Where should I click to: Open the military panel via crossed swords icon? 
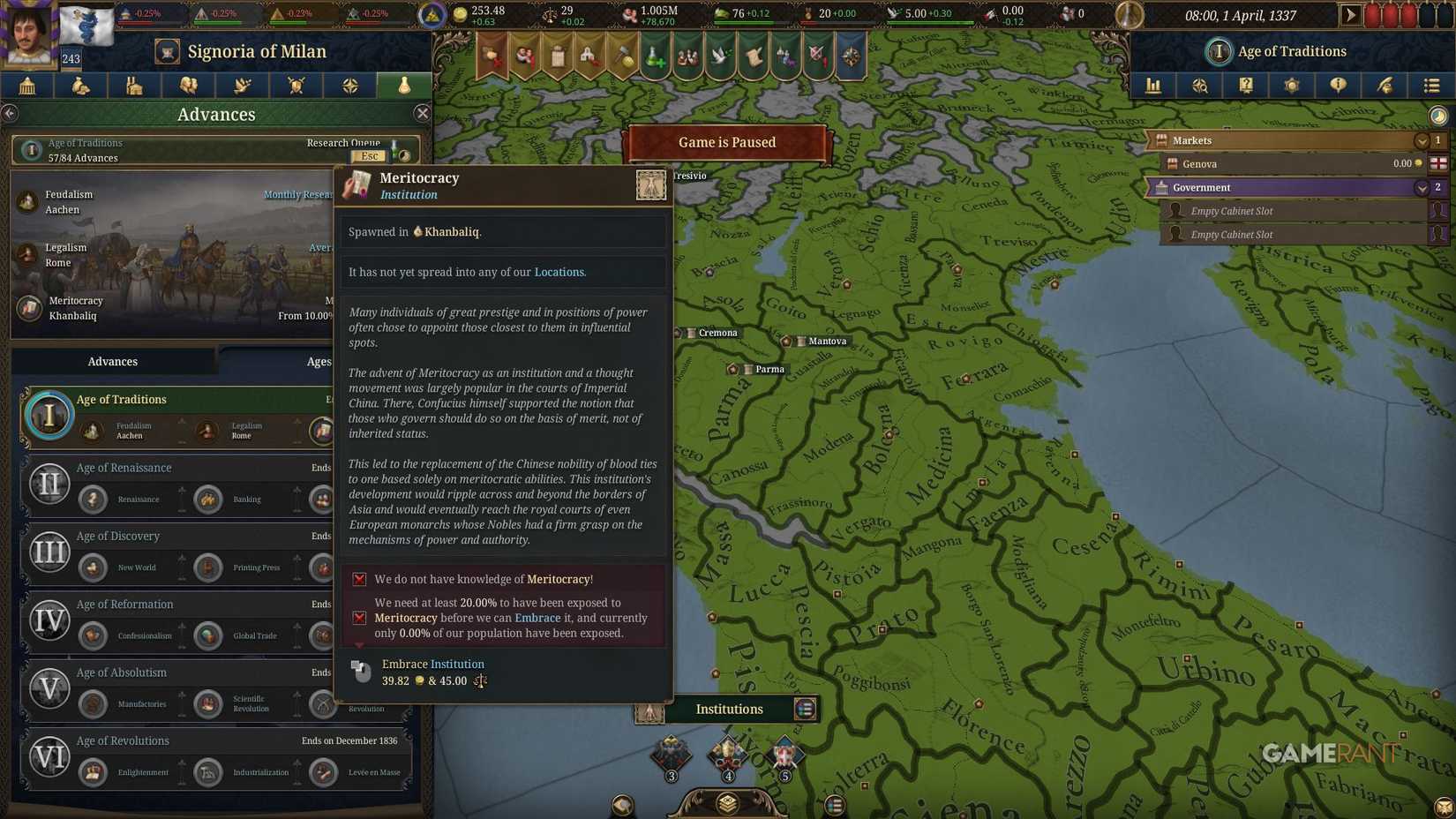click(x=296, y=86)
